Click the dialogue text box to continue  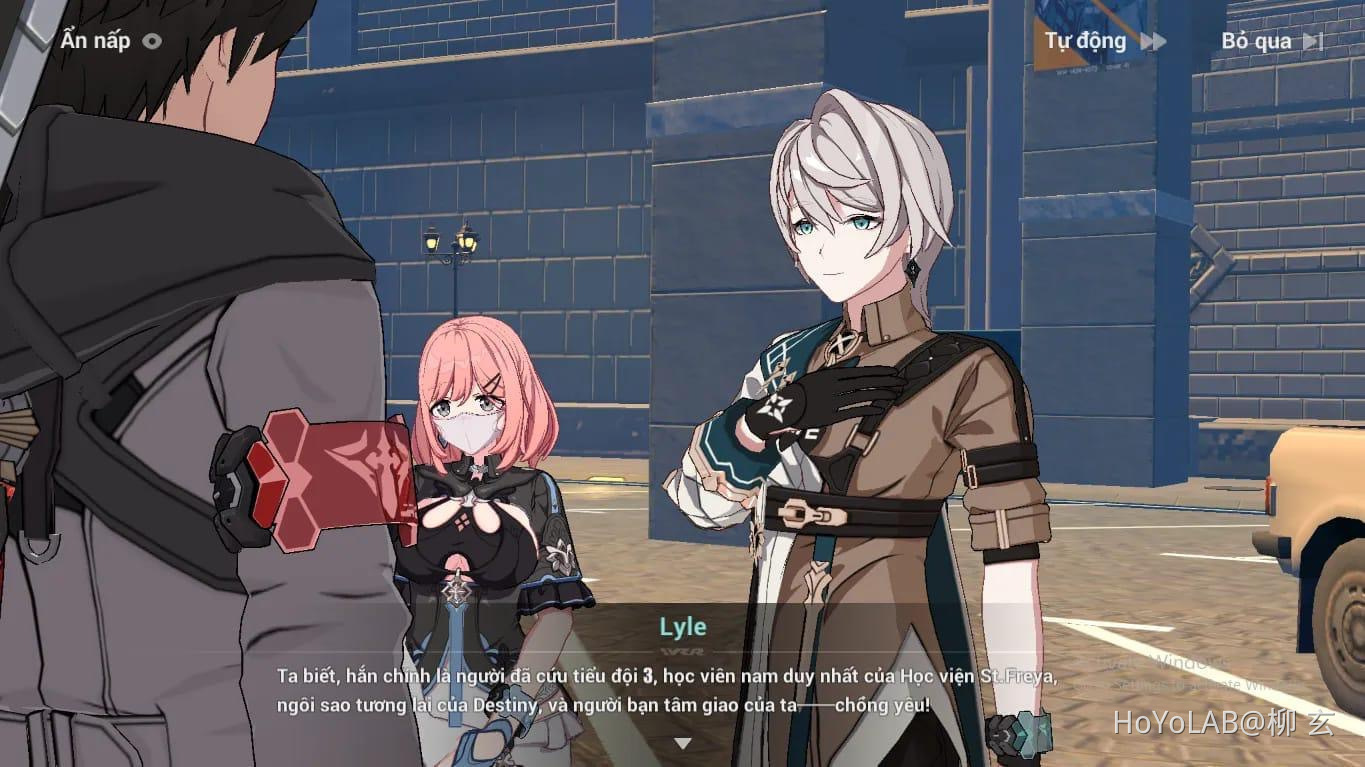[683, 690]
